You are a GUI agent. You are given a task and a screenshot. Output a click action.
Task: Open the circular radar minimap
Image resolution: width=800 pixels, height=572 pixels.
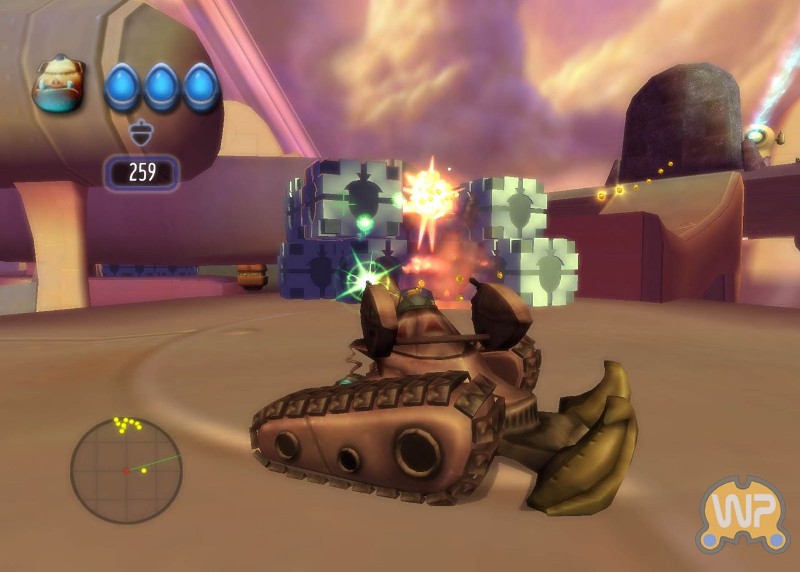tap(126, 470)
